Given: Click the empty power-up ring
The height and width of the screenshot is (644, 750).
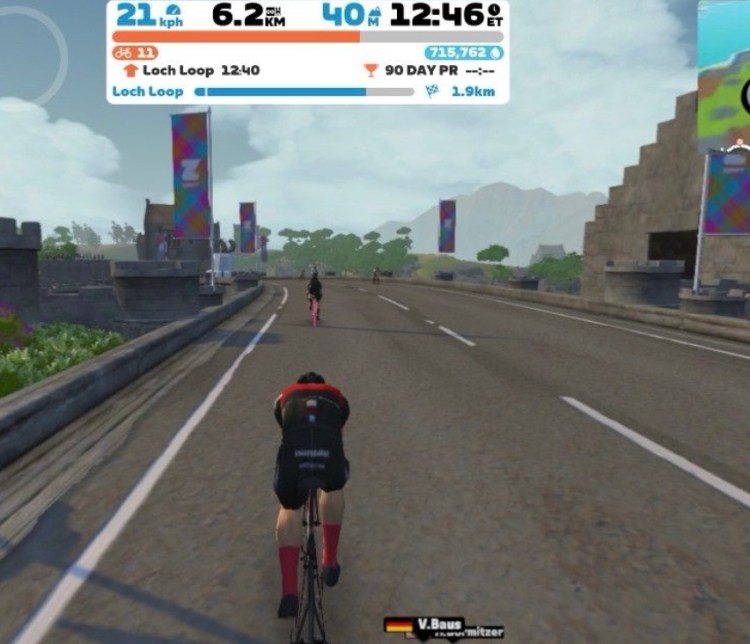Looking at the screenshot, I should click(x=30, y=52).
